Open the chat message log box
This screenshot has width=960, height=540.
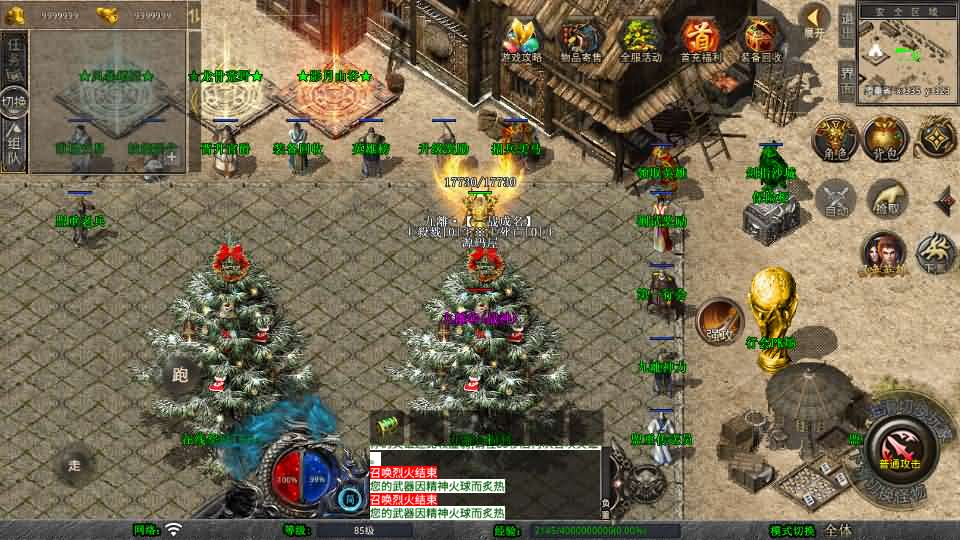click(x=485, y=480)
